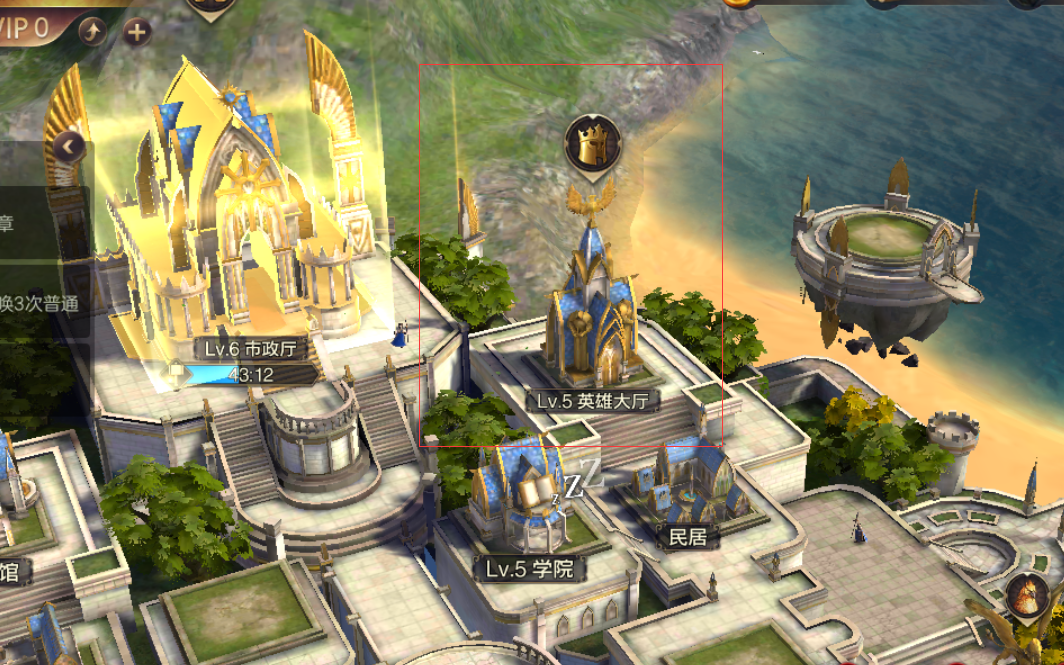Select the Lv.6 市政厅 building label
The height and width of the screenshot is (665, 1064).
[x=250, y=349]
